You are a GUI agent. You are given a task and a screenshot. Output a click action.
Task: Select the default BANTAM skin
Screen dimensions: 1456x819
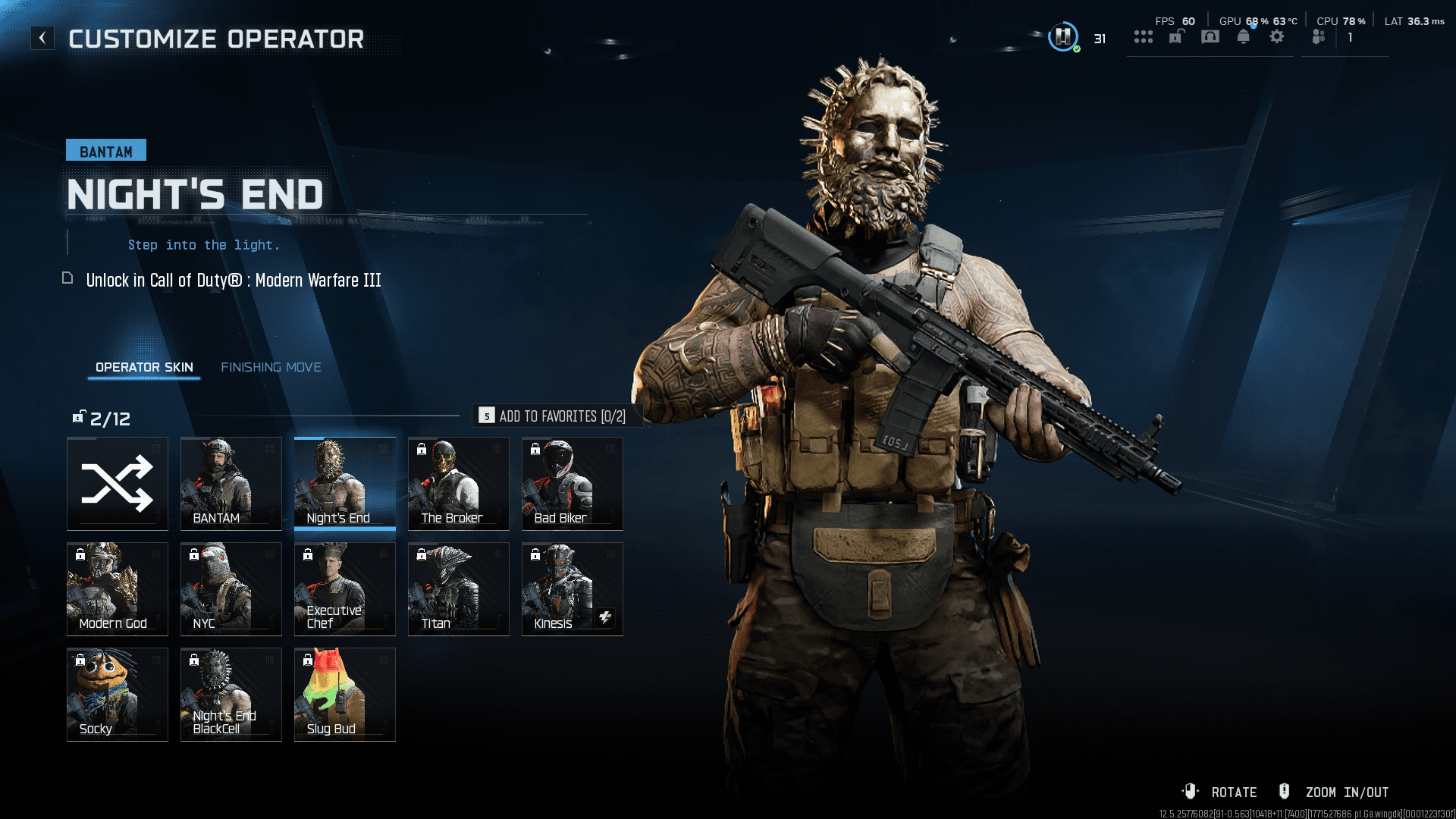point(231,484)
